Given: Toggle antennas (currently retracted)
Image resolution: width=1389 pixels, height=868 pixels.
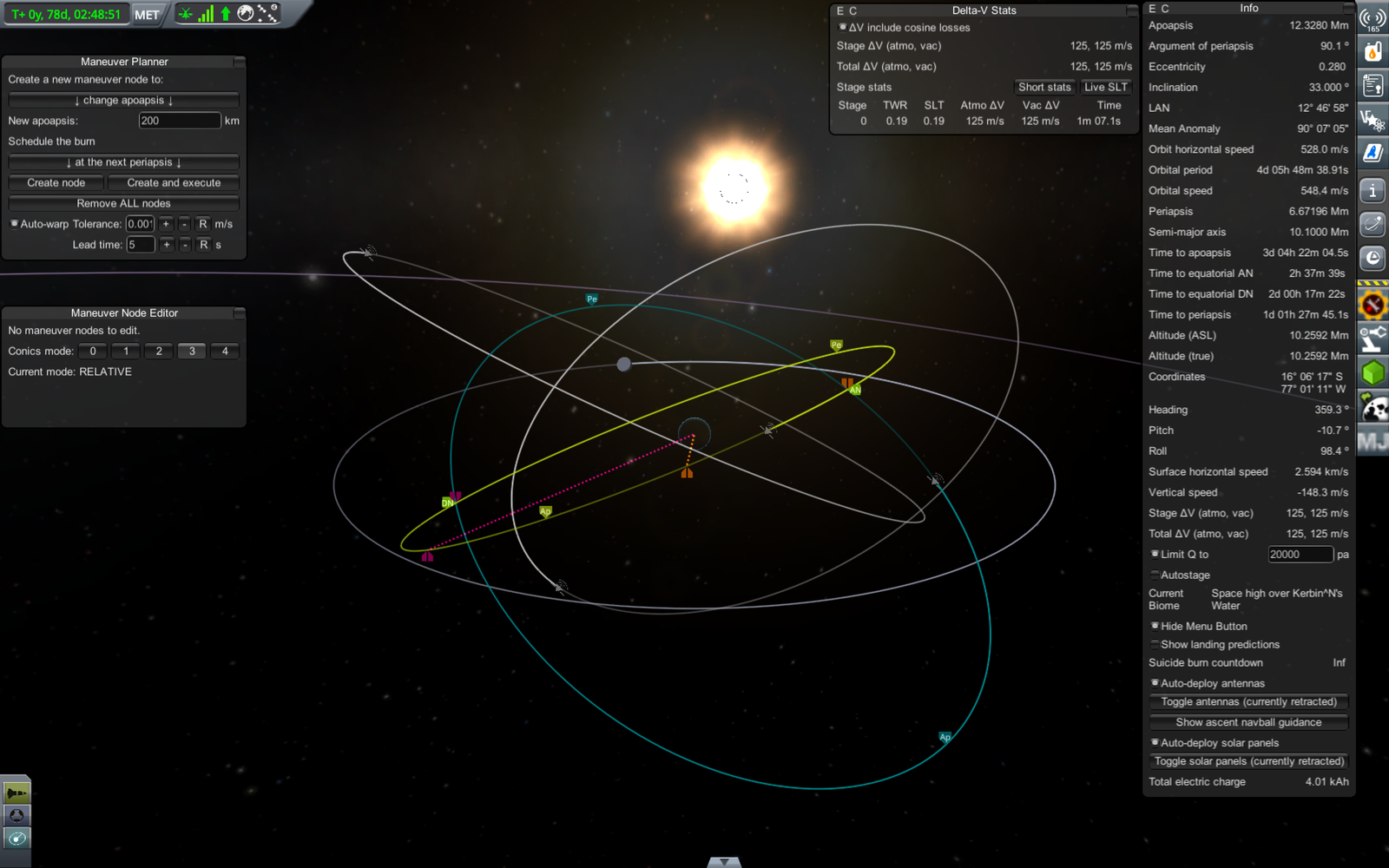Looking at the screenshot, I should point(1248,702).
